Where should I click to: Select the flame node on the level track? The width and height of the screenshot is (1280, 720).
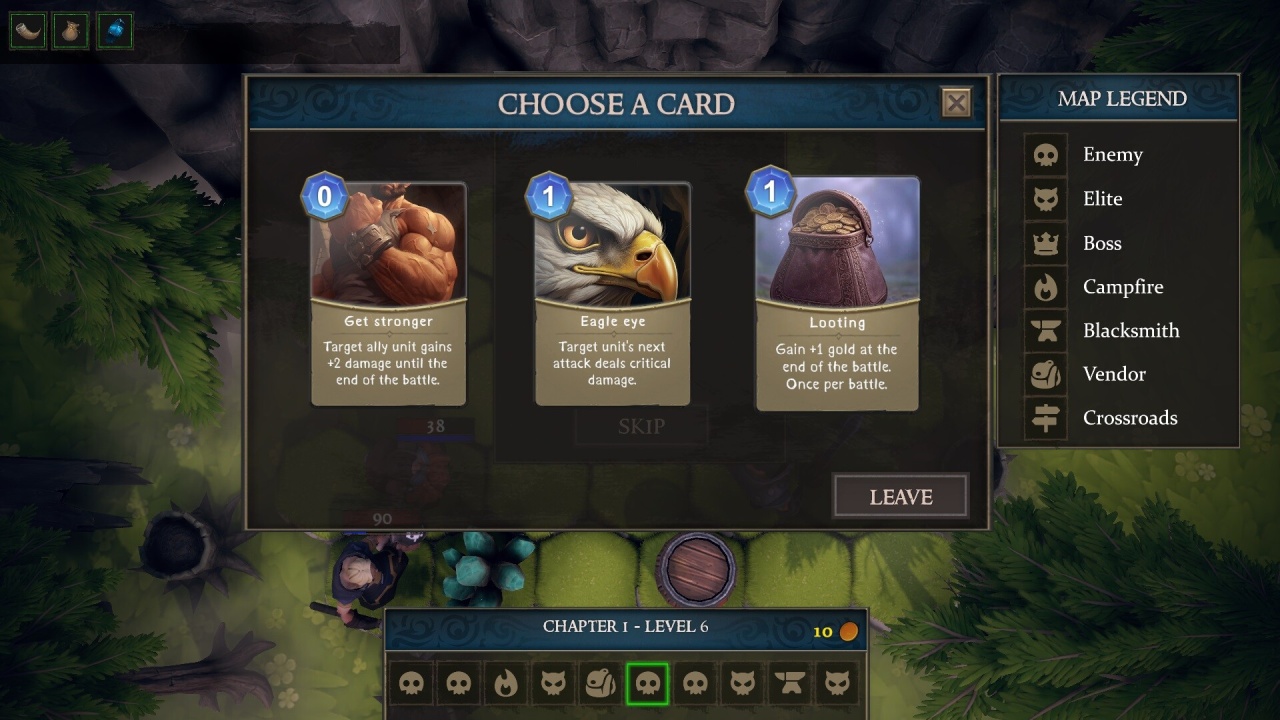pyautogui.click(x=506, y=684)
